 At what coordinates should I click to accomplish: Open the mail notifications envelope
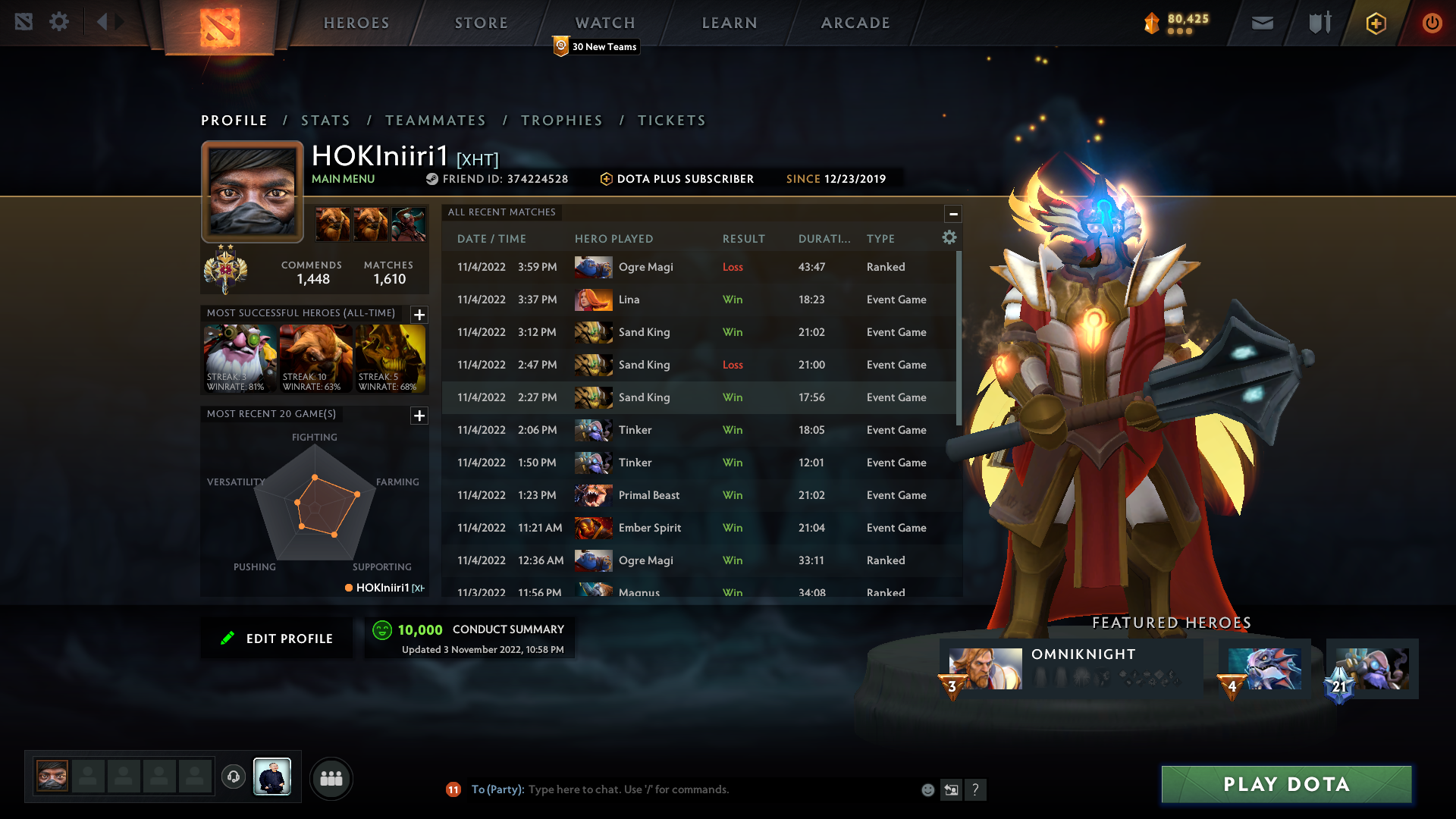[1262, 23]
